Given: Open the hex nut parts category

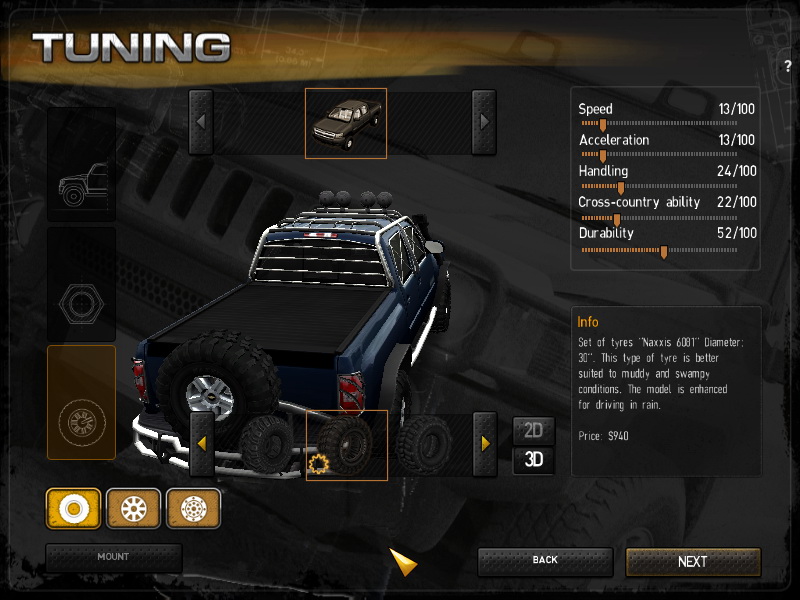Looking at the screenshot, I should point(81,285).
